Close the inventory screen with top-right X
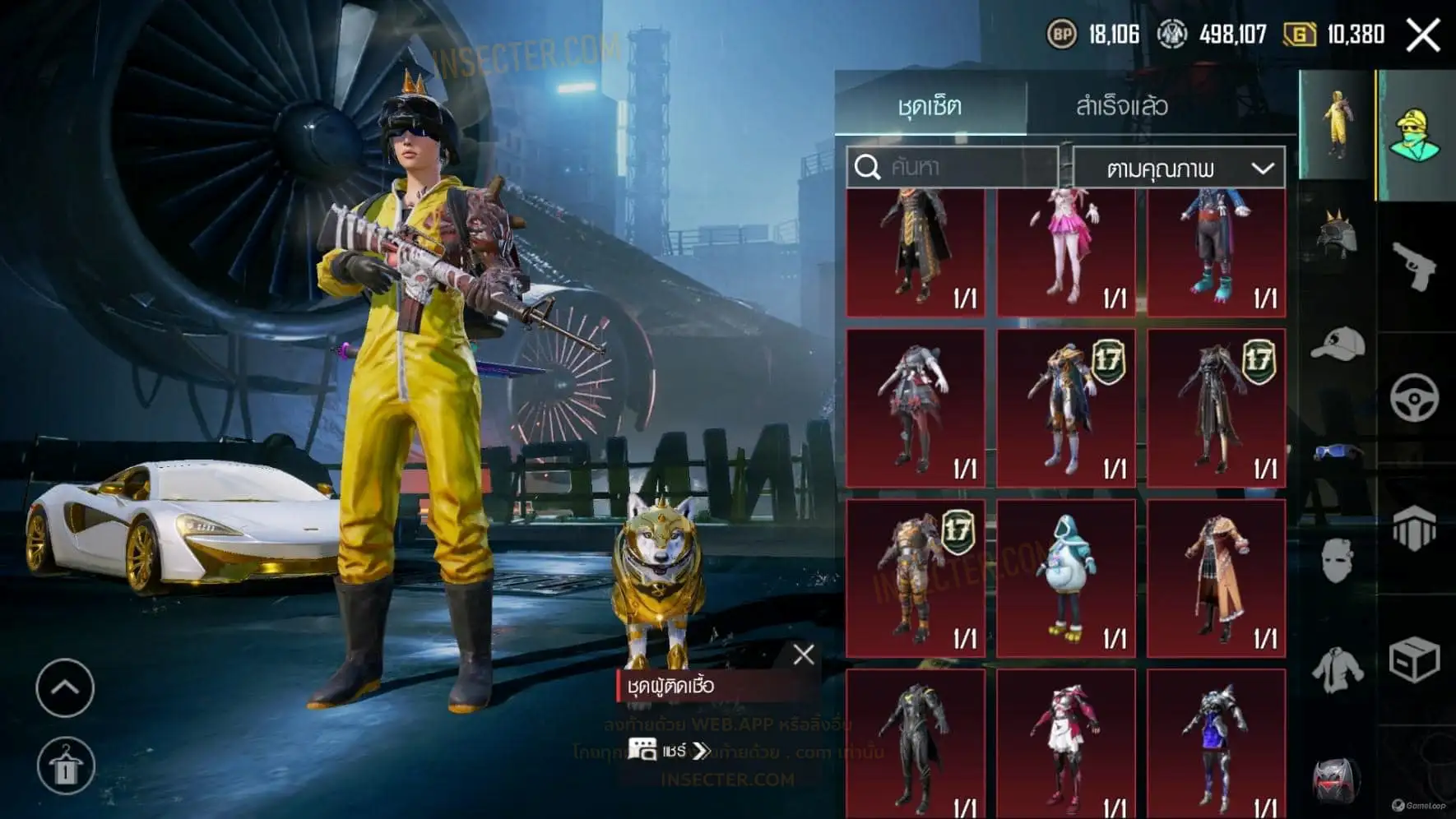This screenshot has height=819, width=1456. pyautogui.click(x=1422, y=35)
